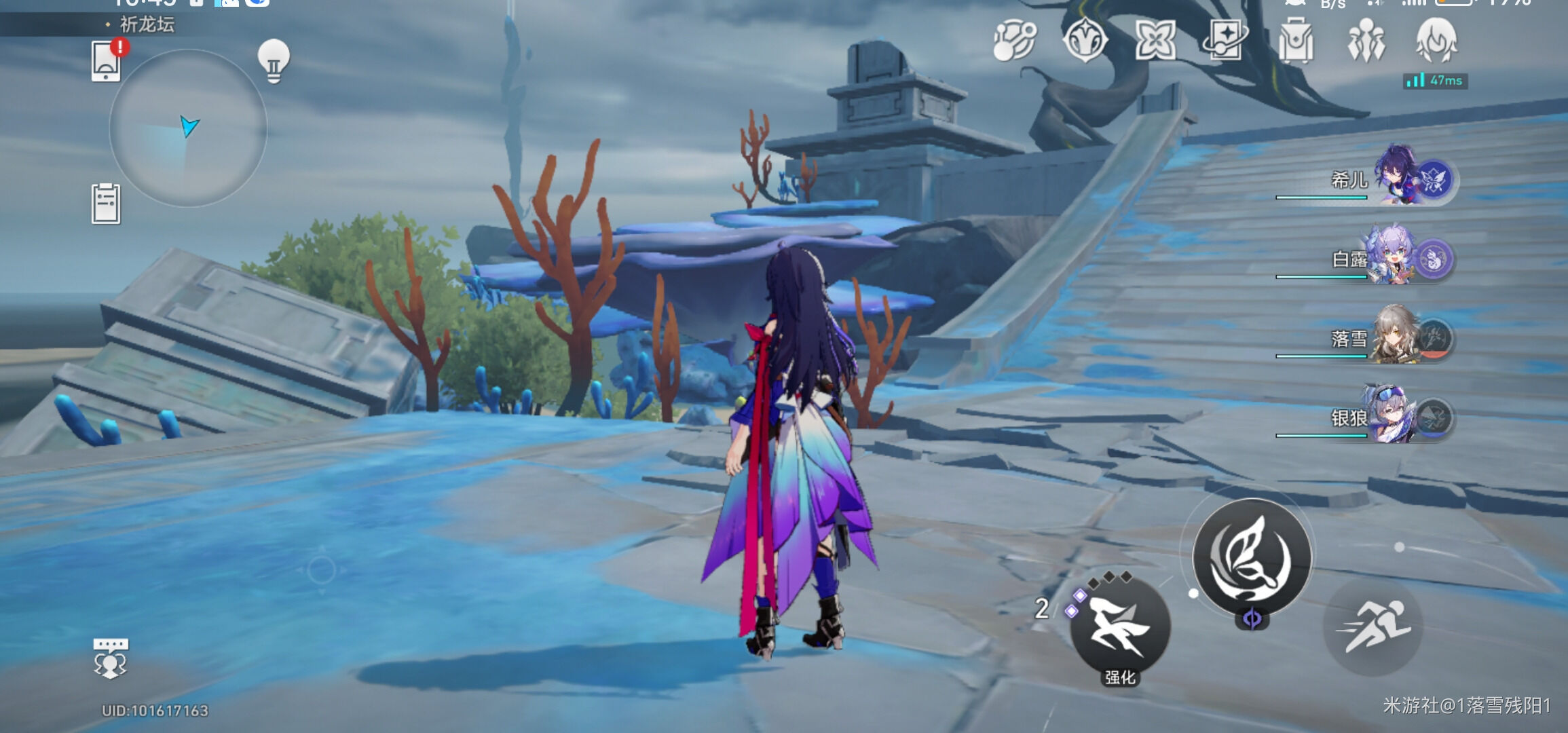Open the lightbulb hint icon
This screenshot has height=733, width=1568.
(x=274, y=61)
